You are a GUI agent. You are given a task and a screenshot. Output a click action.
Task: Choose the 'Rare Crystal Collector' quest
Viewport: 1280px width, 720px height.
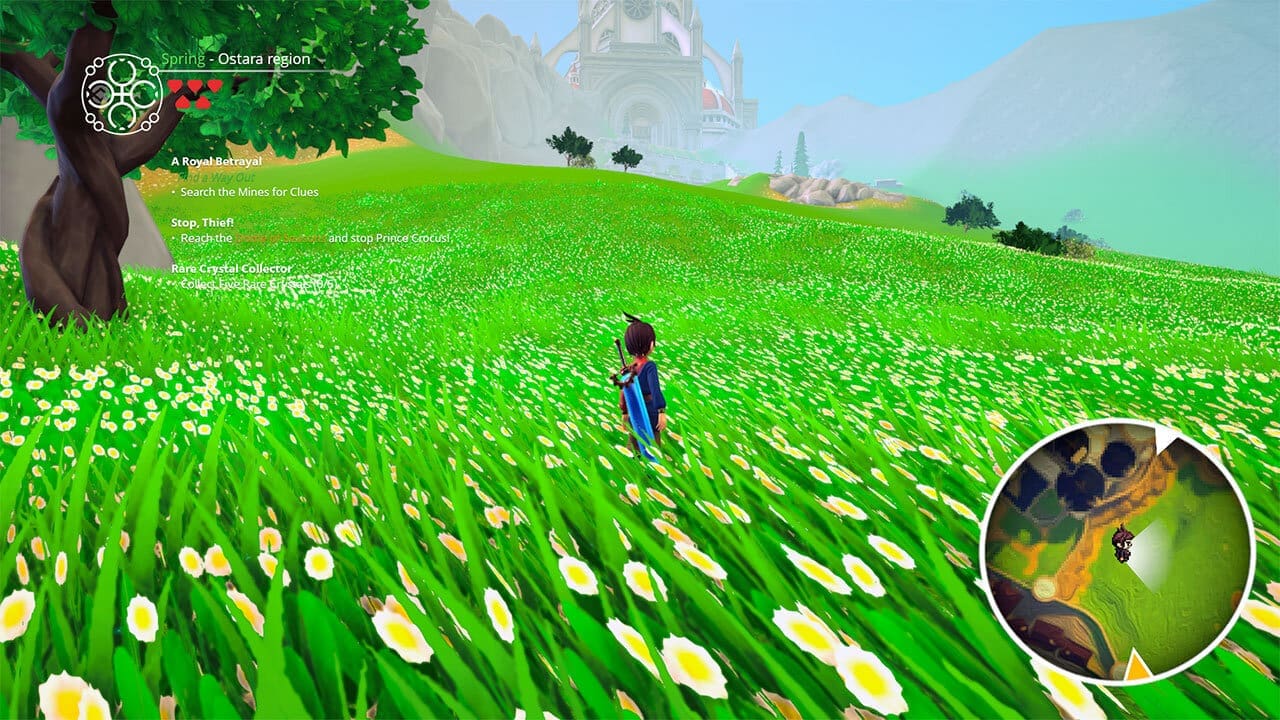tap(231, 269)
